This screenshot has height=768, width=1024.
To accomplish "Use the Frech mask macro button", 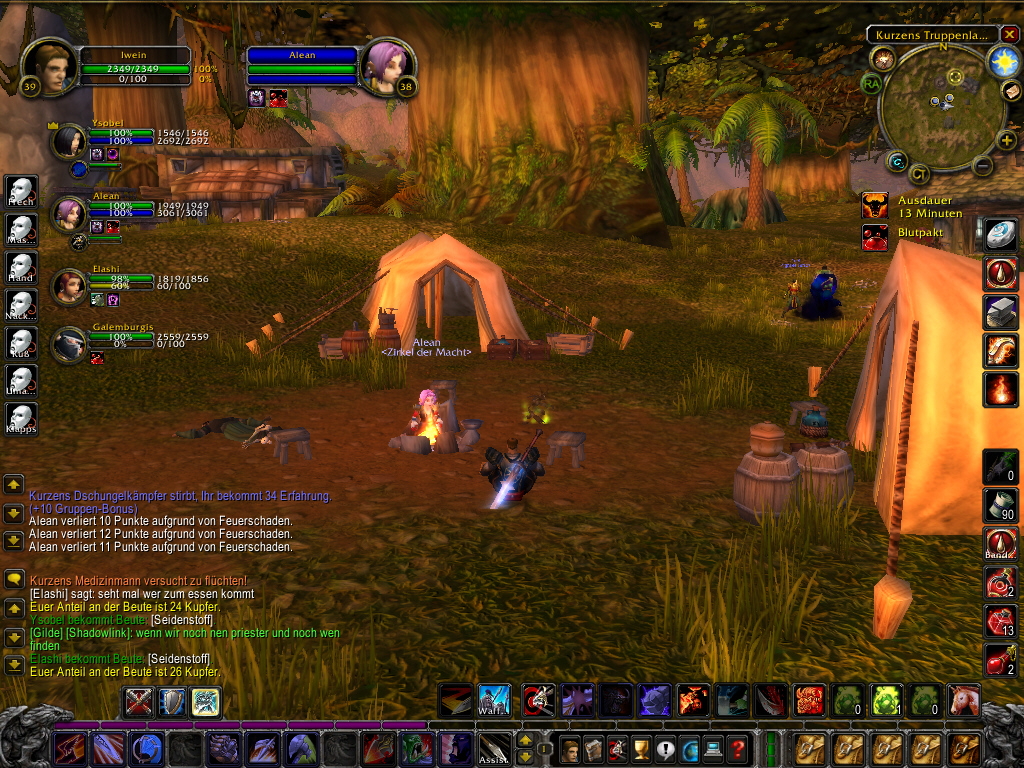I will coord(21,190).
